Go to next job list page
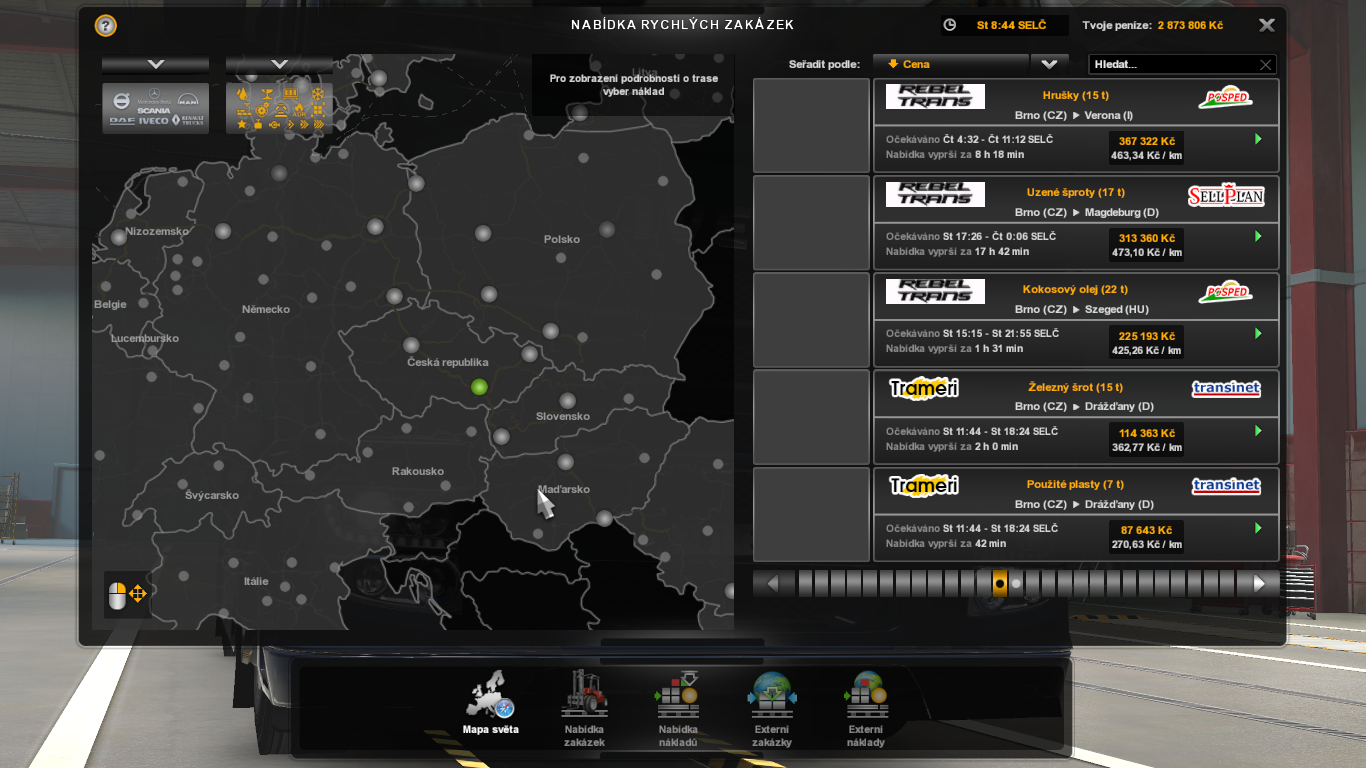 1259,583
